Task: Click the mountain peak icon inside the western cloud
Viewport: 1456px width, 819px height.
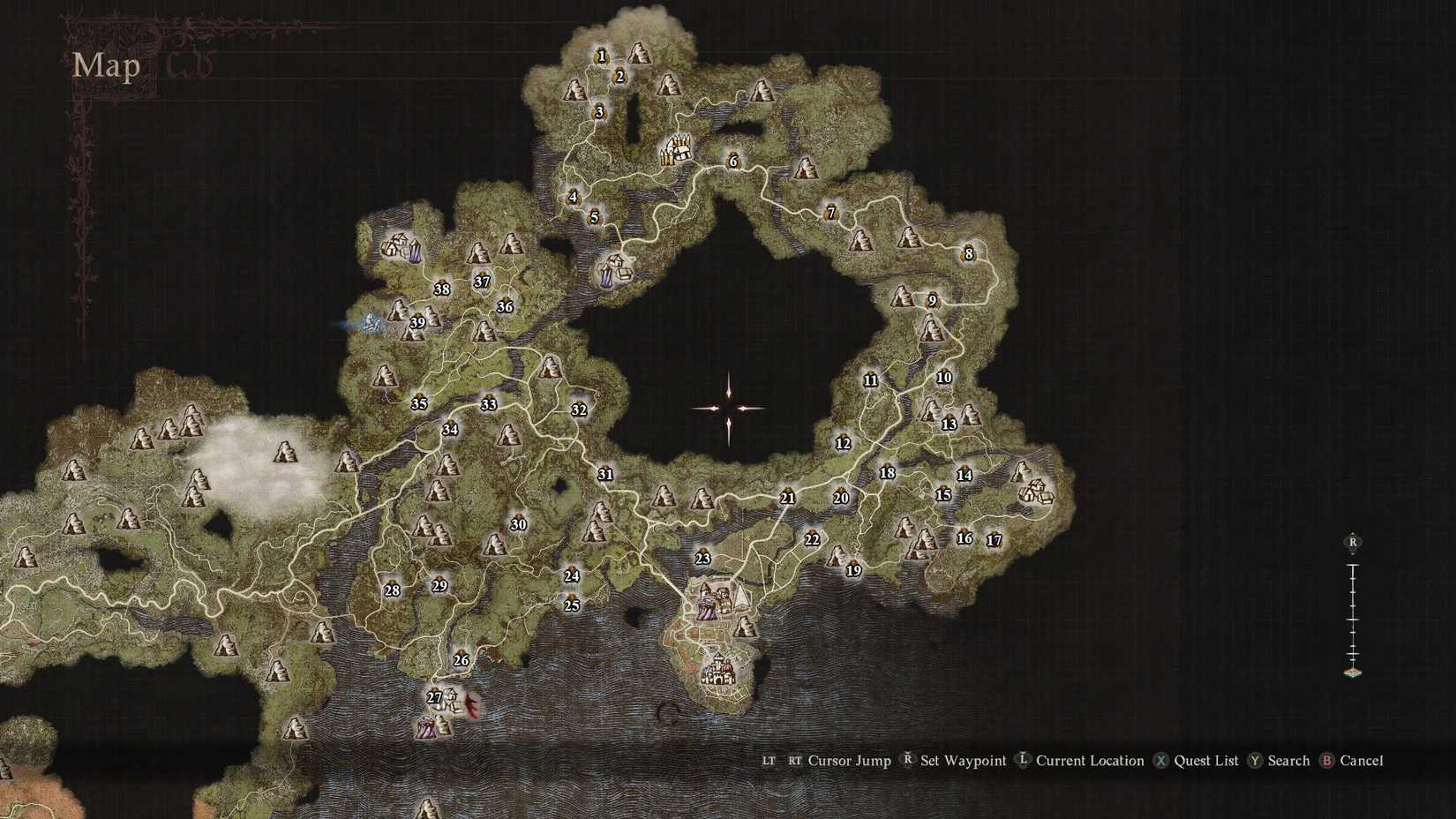Action: [x=285, y=453]
